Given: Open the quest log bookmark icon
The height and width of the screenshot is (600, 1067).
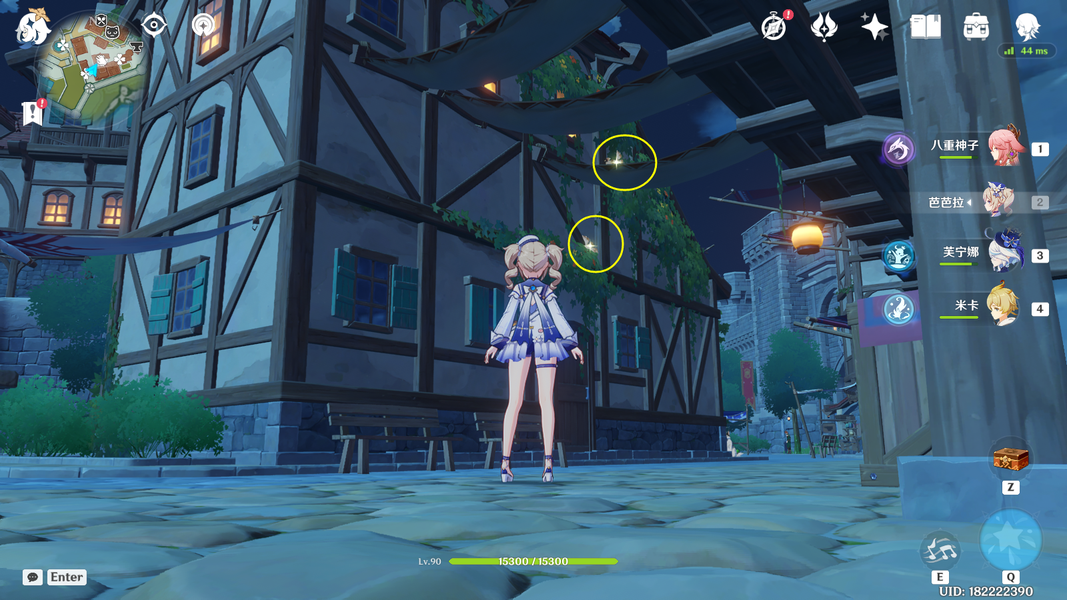Looking at the screenshot, I should [31, 113].
